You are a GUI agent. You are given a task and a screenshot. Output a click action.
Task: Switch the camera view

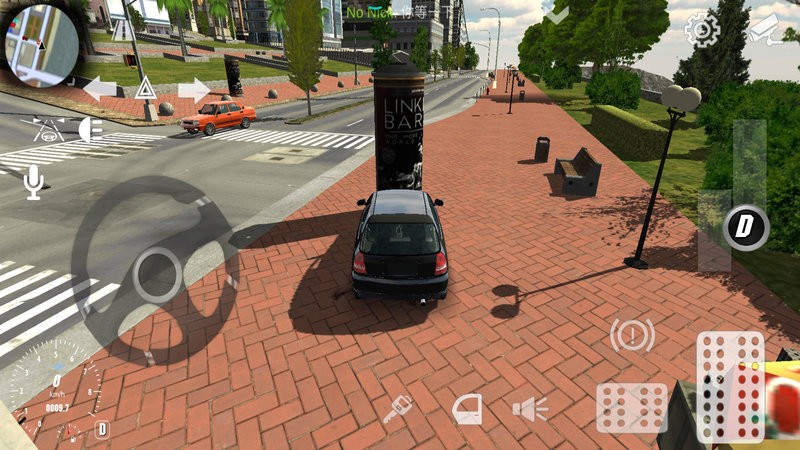tap(765, 30)
